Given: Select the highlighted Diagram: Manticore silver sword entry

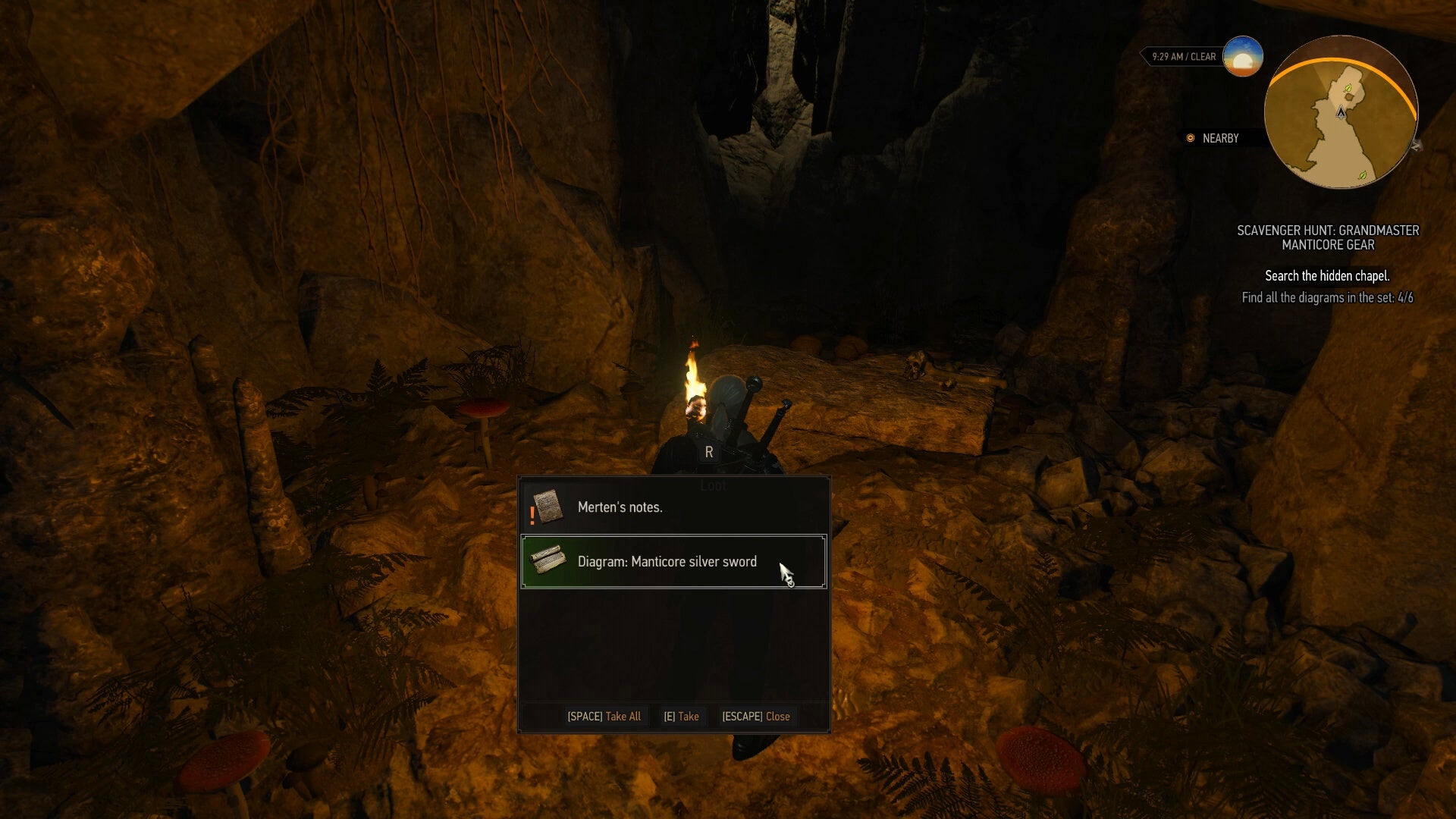Looking at the screenshot, I should point(672,561).
